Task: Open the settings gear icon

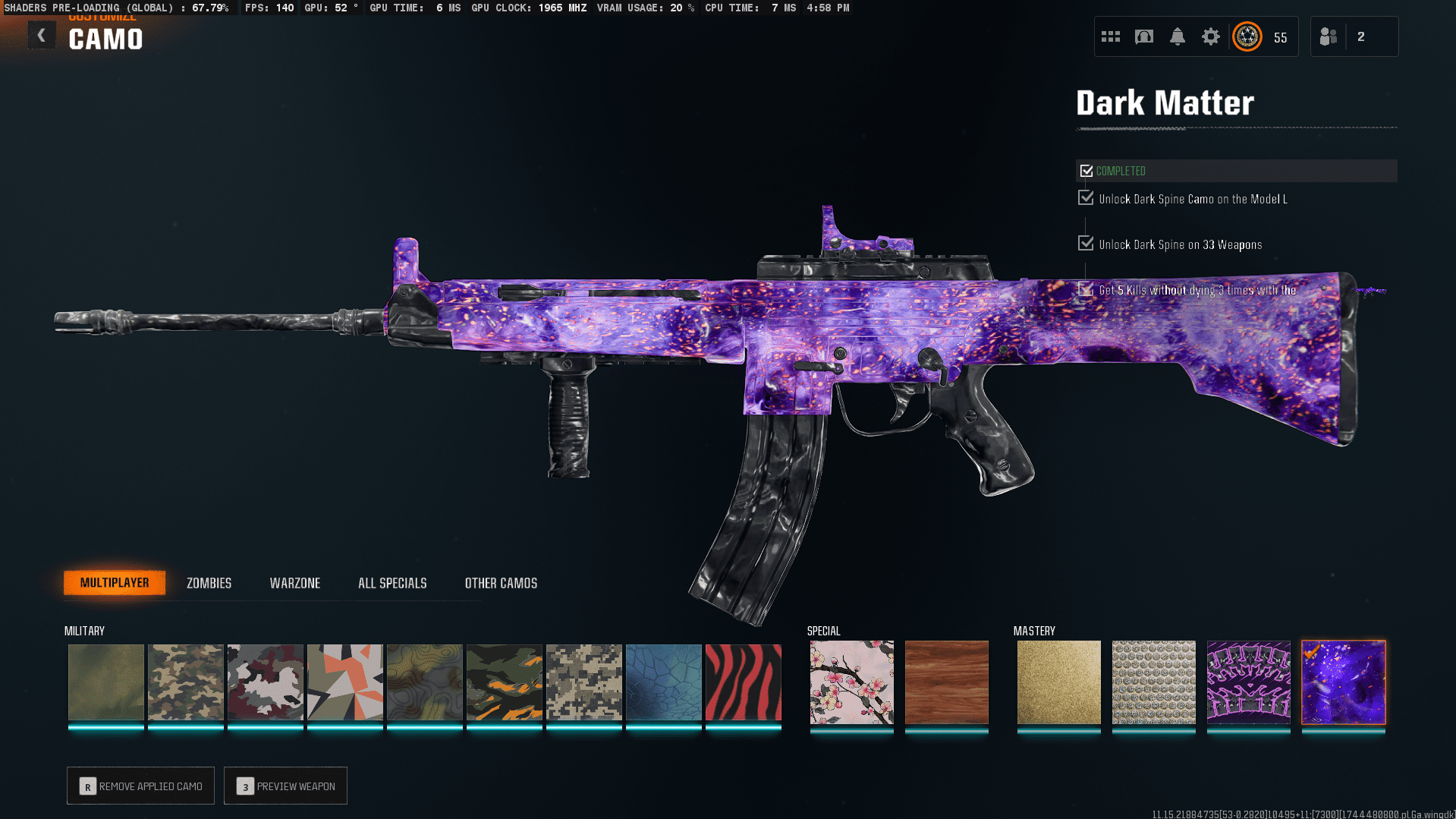Action: (1210, 36)
